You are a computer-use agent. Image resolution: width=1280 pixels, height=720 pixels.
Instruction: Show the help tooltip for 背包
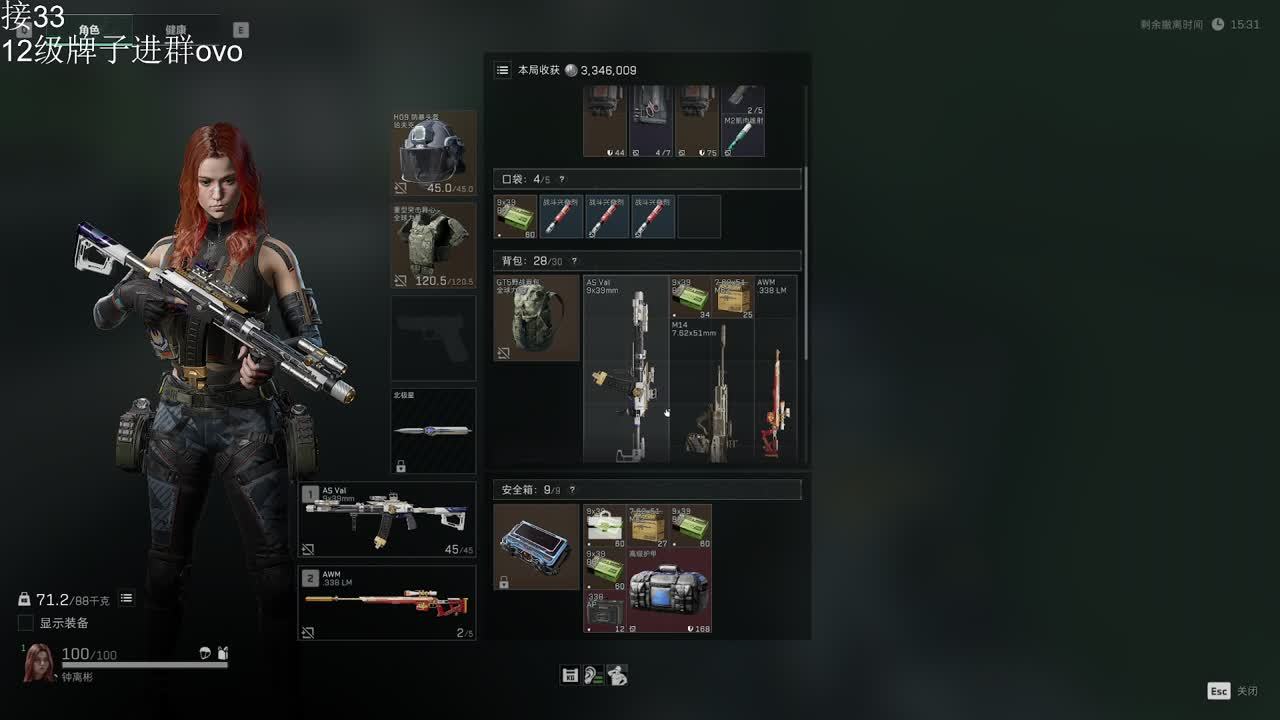[x=574, y=261]
